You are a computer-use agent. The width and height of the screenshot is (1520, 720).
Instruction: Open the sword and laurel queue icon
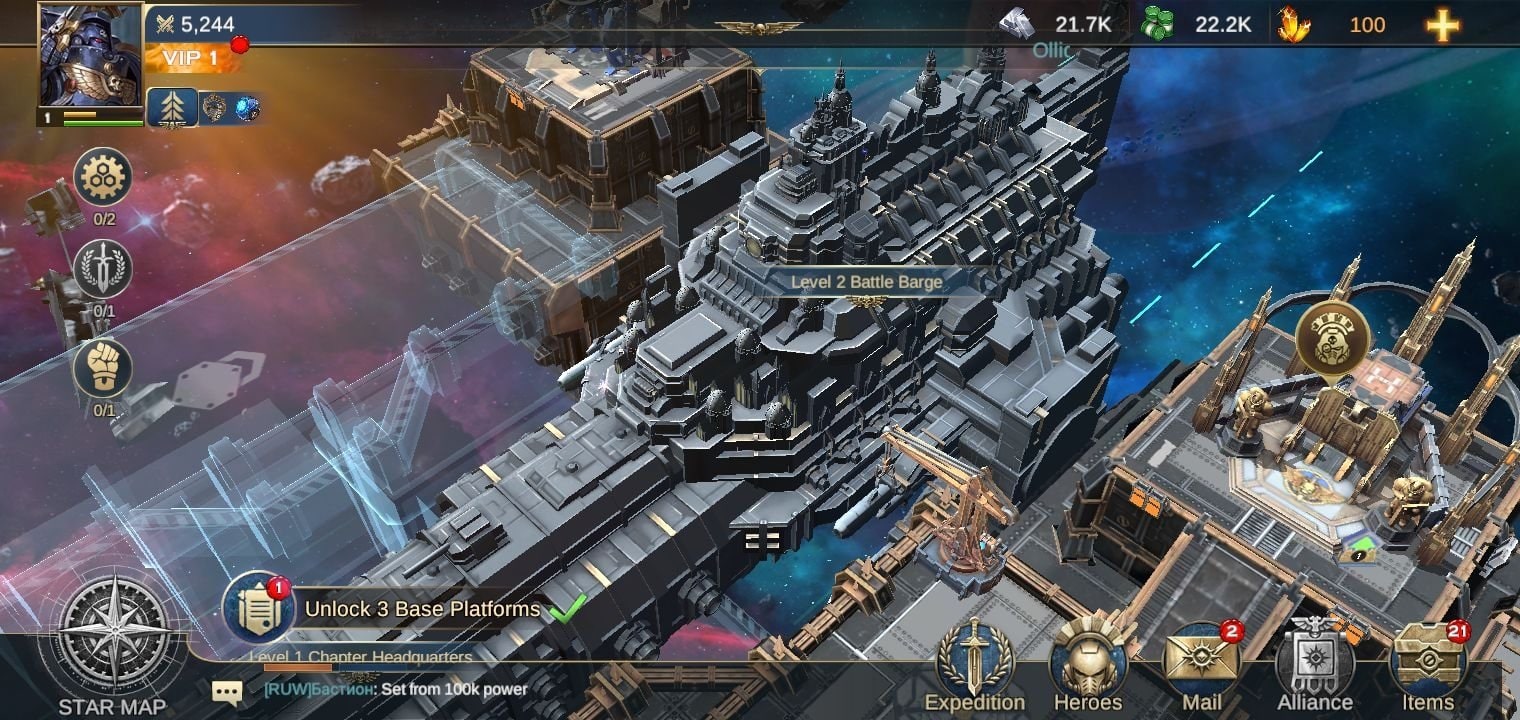pos(103,269)
